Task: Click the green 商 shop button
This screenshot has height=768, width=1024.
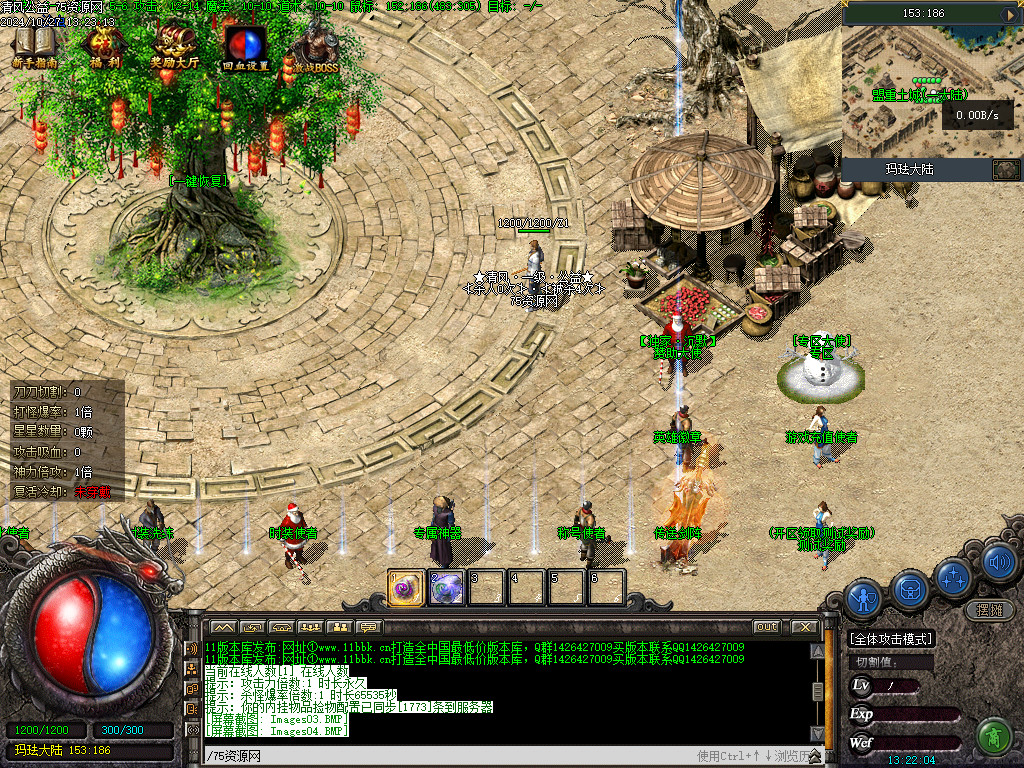Action: click(993, 736)
